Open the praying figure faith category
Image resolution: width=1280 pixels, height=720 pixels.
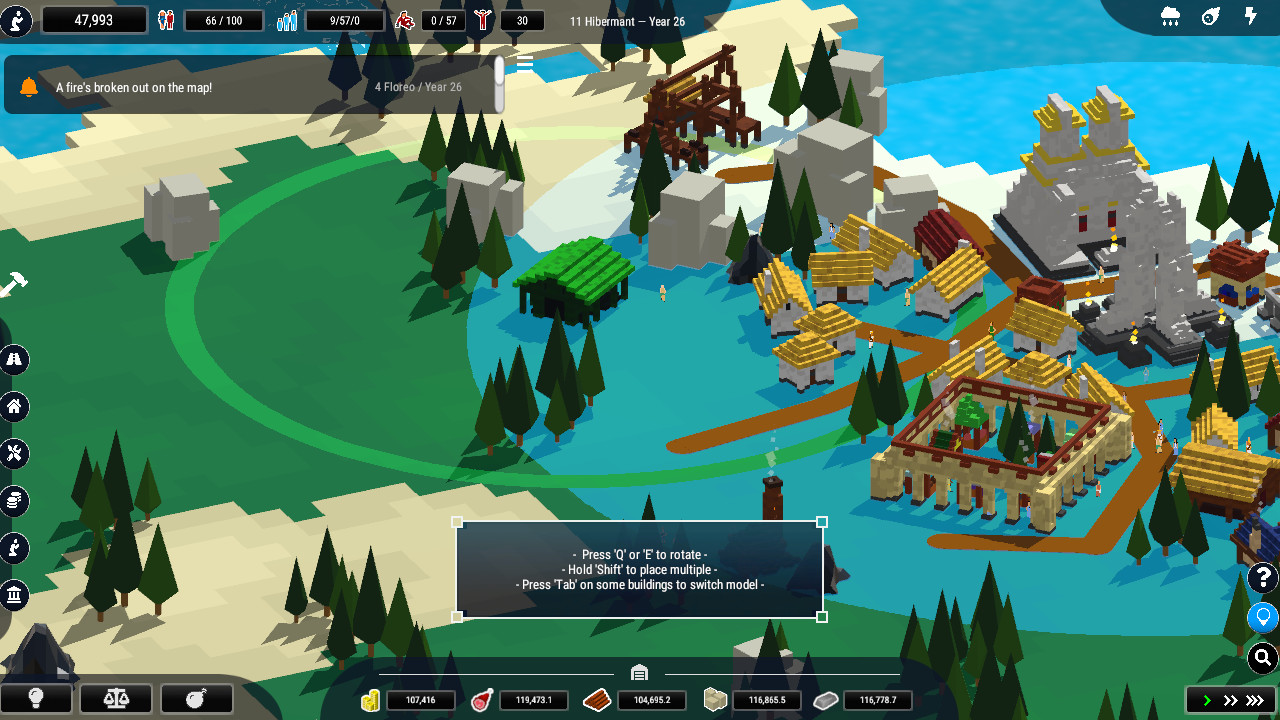pyautogui.click(x=14, y=548)
